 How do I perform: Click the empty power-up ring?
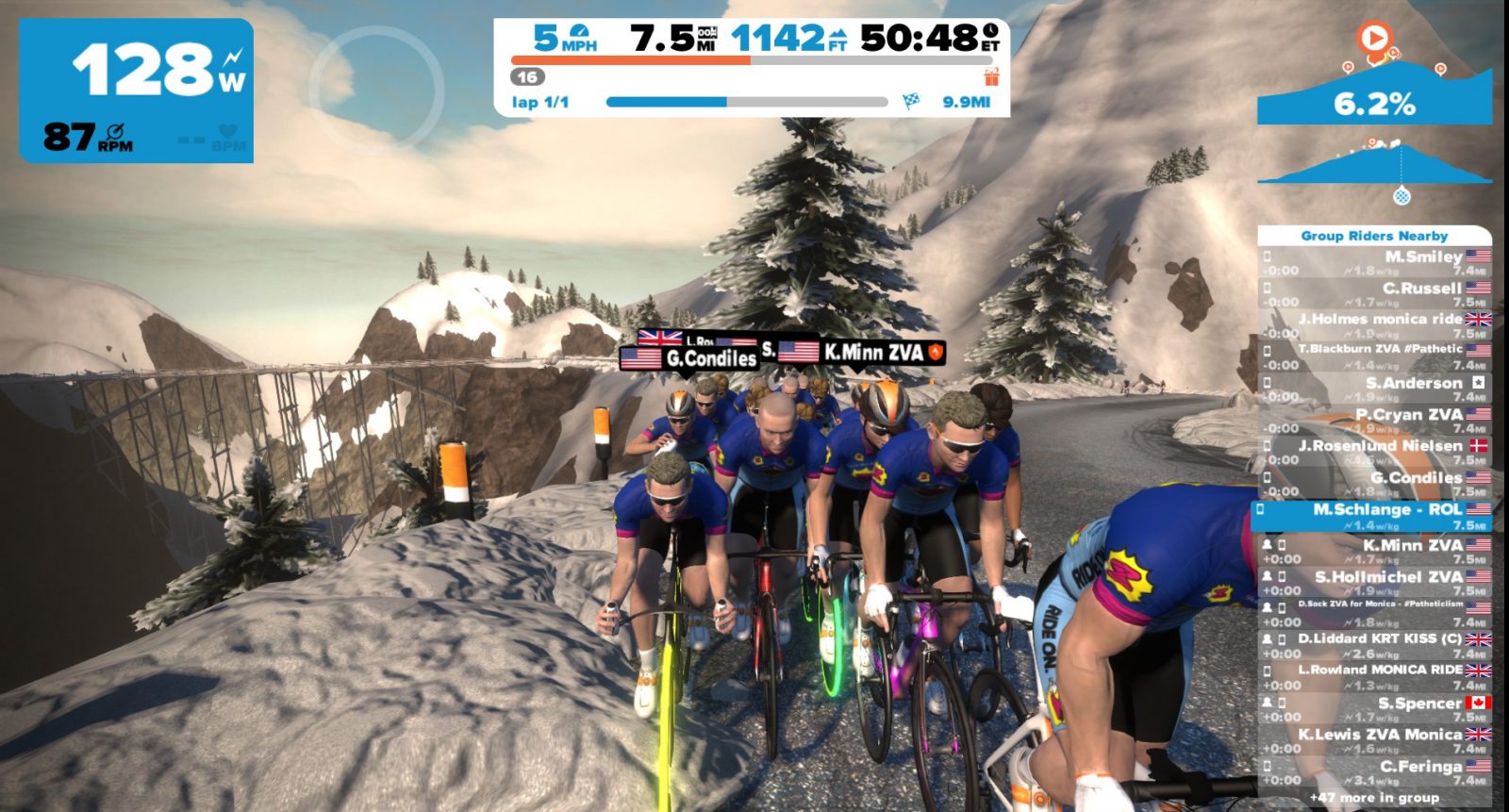[x=375, y=88]
